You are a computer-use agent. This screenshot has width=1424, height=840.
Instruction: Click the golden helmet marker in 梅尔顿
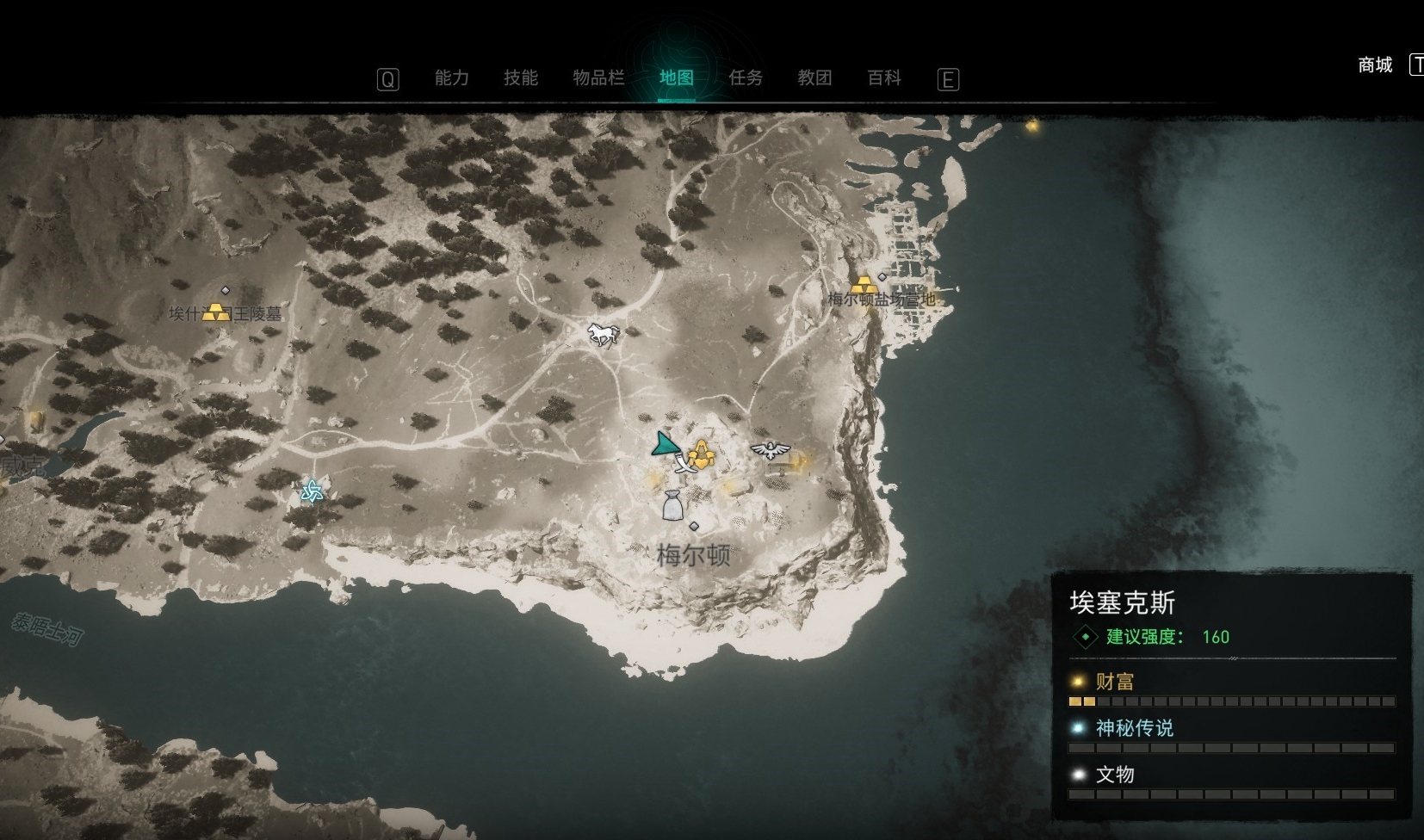click(703, 454)
